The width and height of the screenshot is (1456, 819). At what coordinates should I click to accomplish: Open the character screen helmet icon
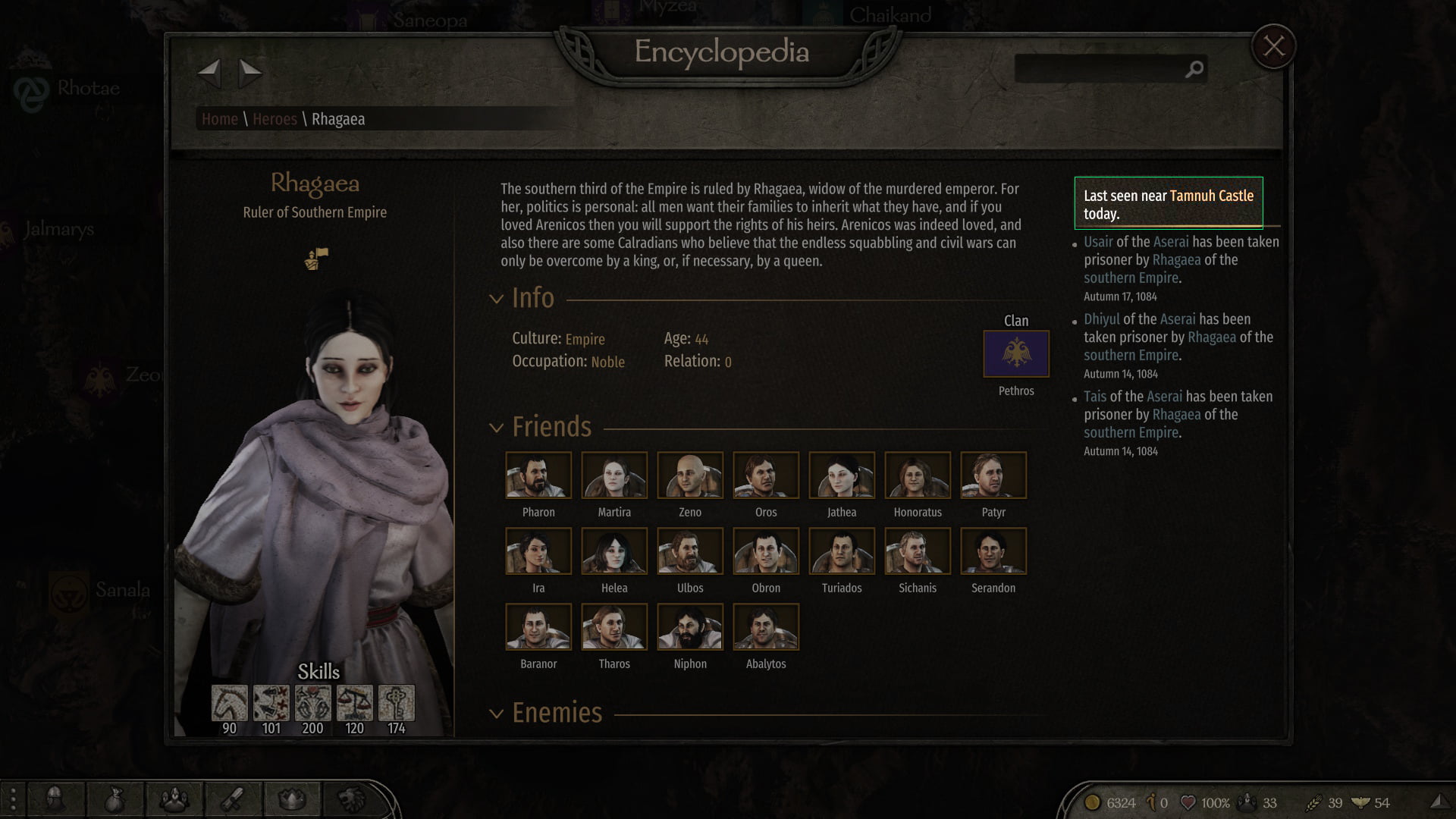[x=55, y=800]
